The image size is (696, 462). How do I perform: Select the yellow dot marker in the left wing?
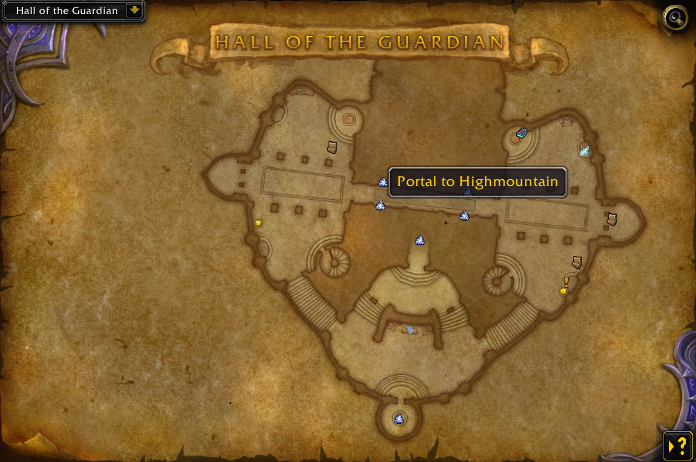[258, 222]
